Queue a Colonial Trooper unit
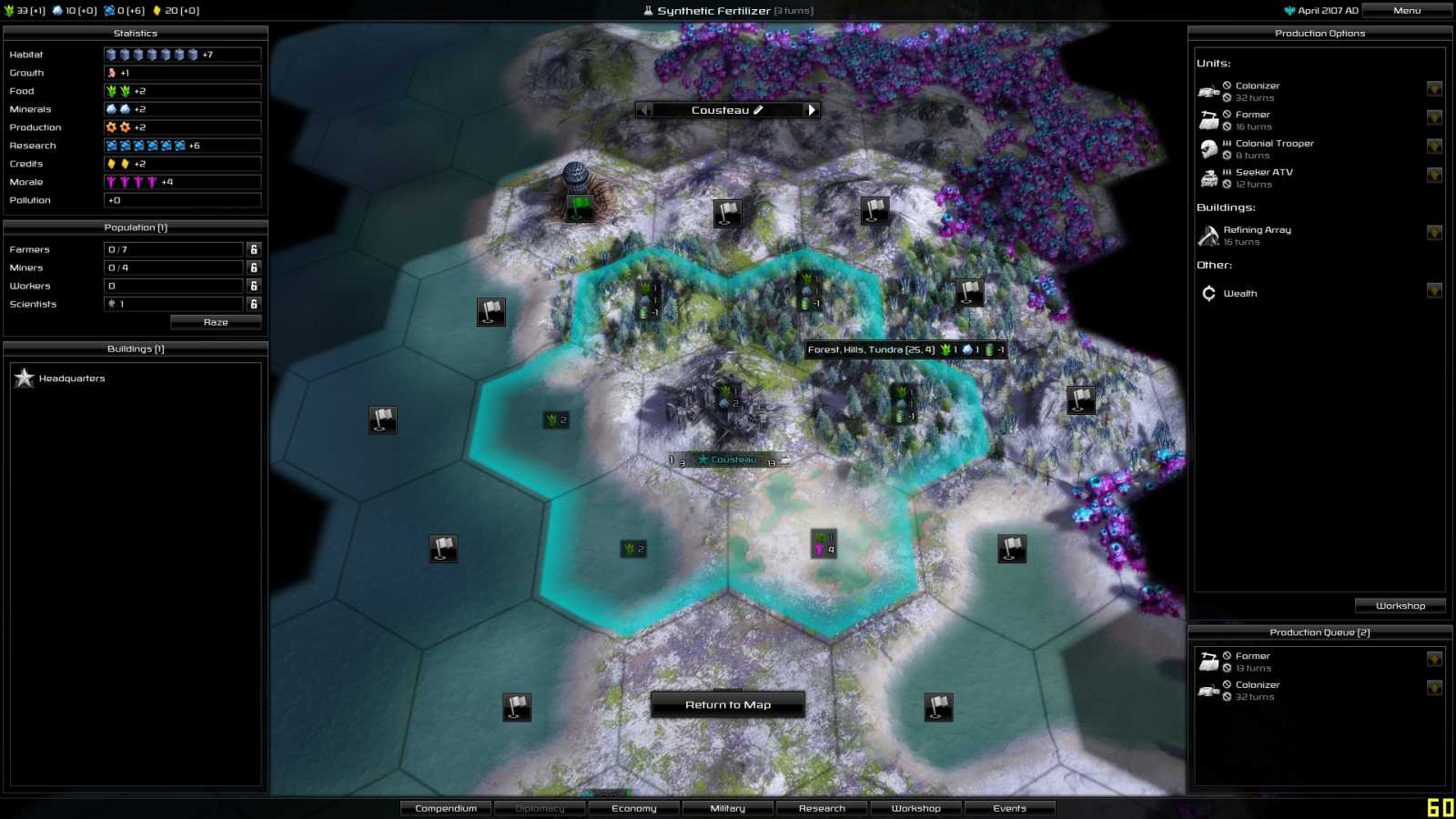Viewport: 1456px width, 819px height. tap(1270, 144)
